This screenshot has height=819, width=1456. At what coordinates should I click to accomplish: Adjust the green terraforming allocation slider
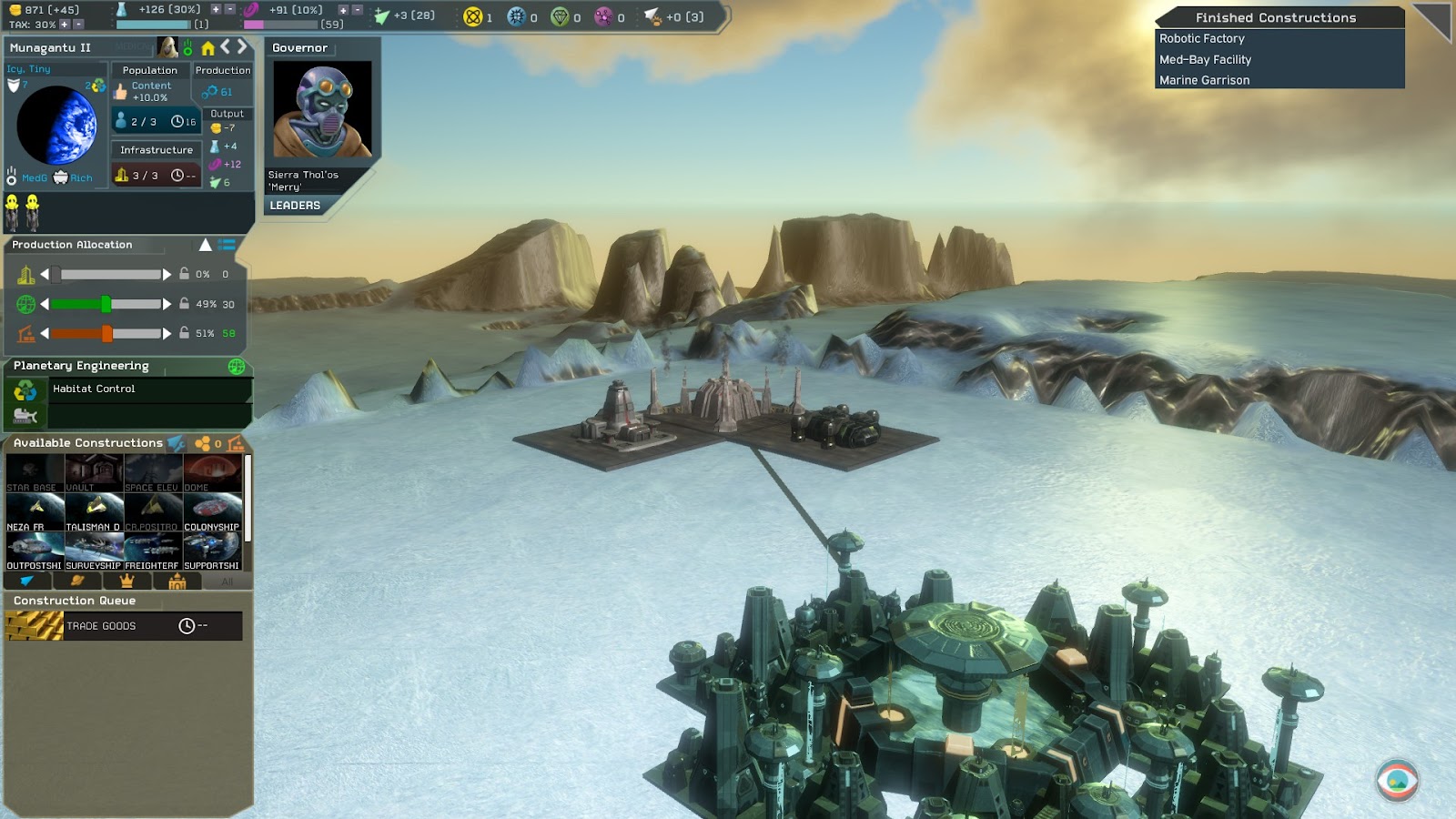[x=106, y=304]
